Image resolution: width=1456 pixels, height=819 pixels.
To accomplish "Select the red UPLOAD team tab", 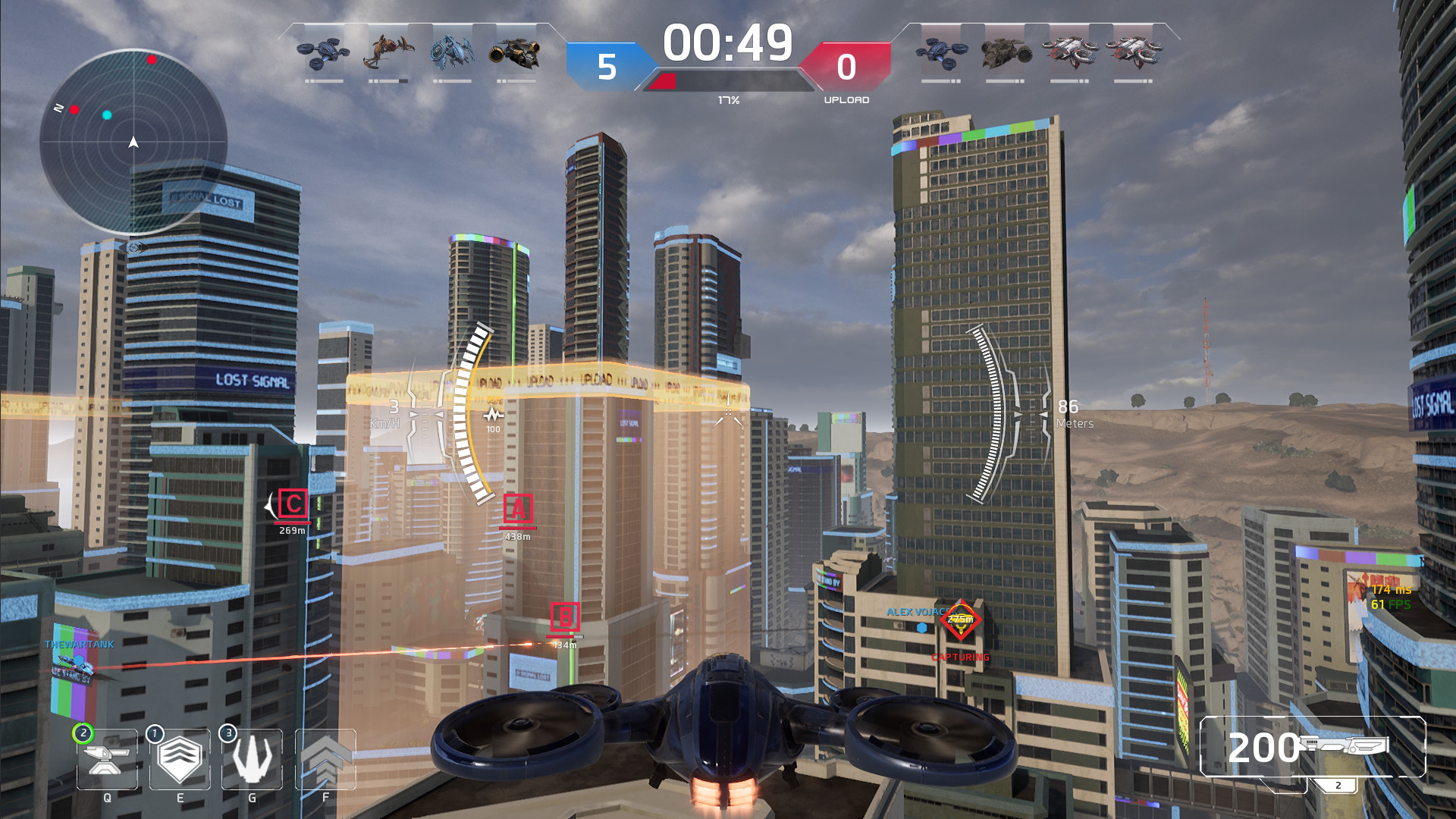I will (848, 66).
